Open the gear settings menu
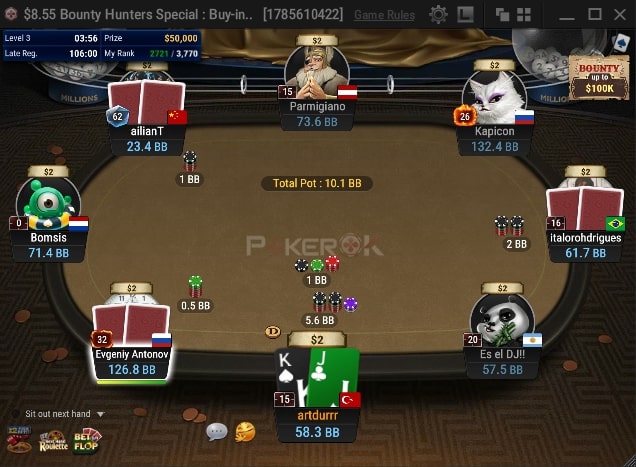Viewport: 636px width, 467px height. pyautogui.click(x=438, y=15)
